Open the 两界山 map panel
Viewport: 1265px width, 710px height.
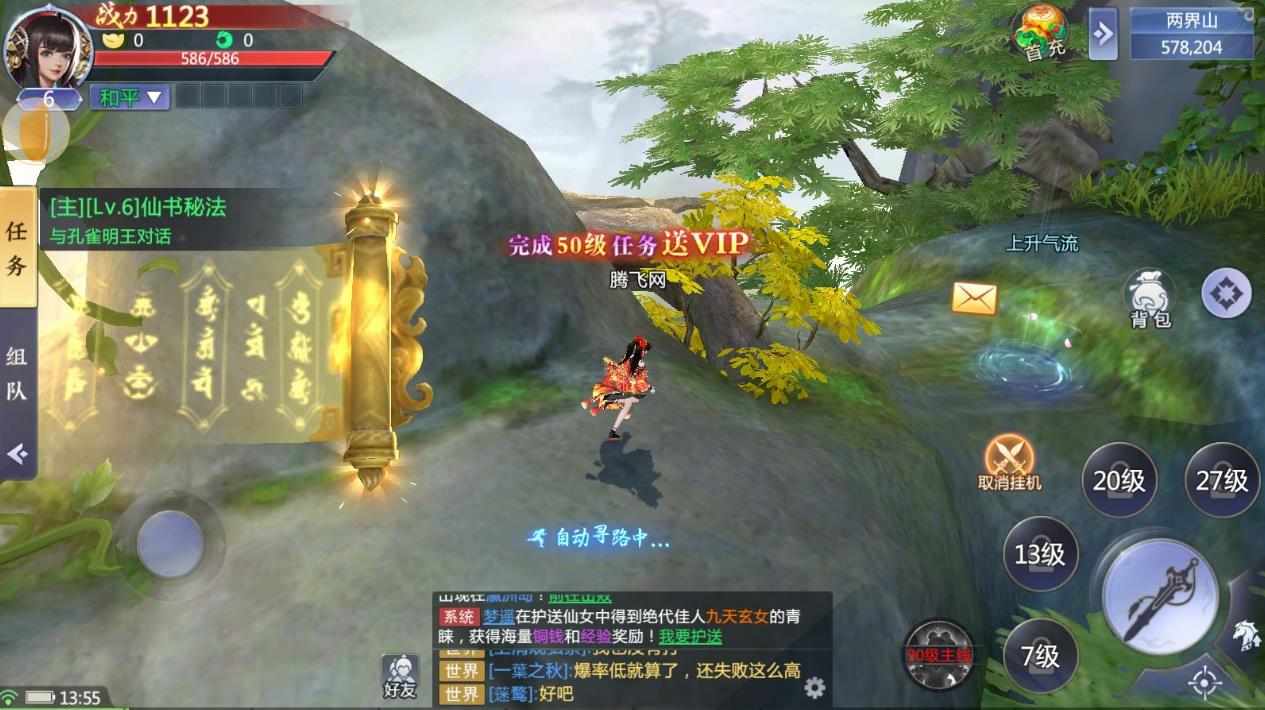pyautogui.click(x=1192, y=33)
